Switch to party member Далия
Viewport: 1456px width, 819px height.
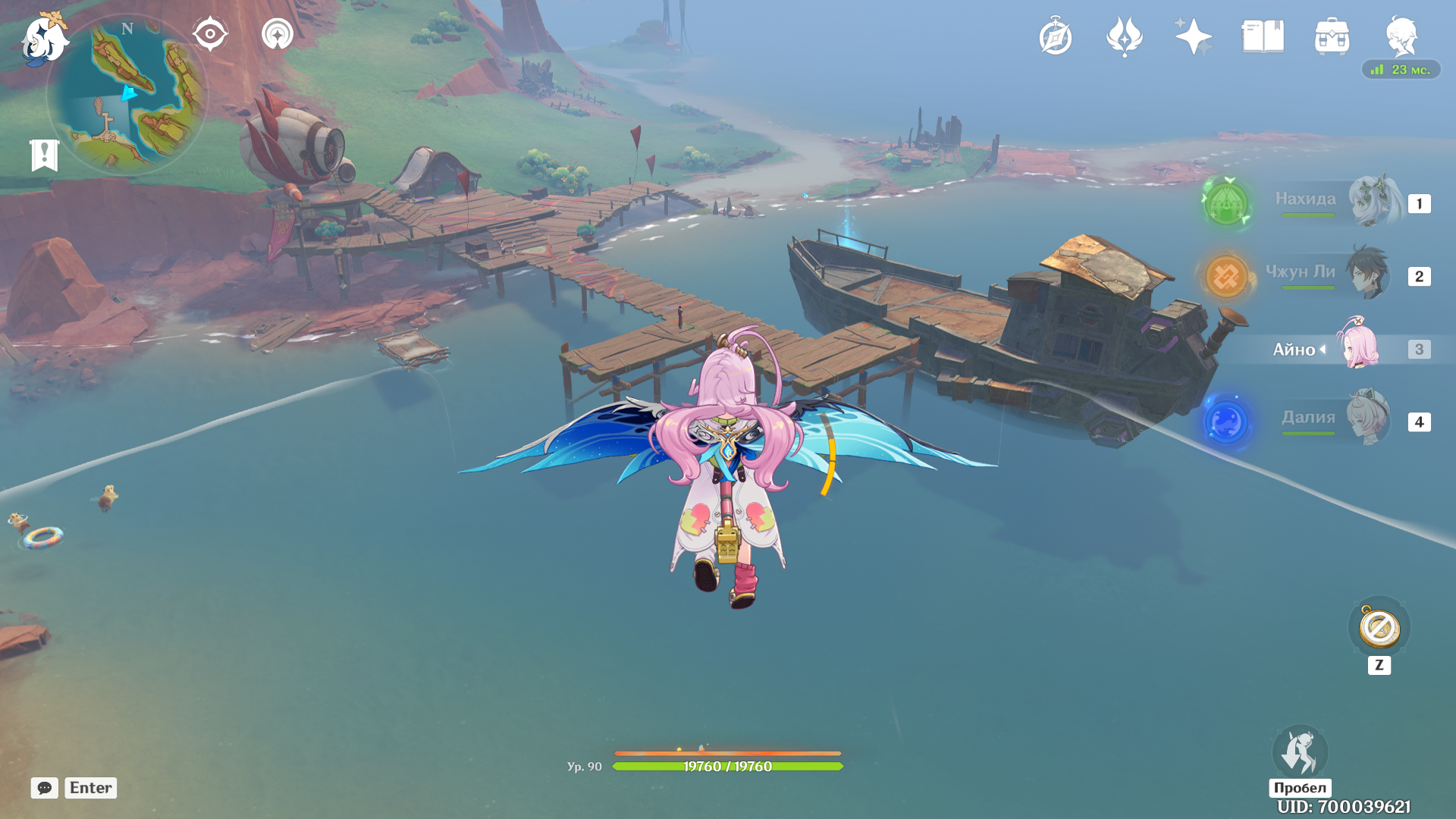click(1335, 420)
